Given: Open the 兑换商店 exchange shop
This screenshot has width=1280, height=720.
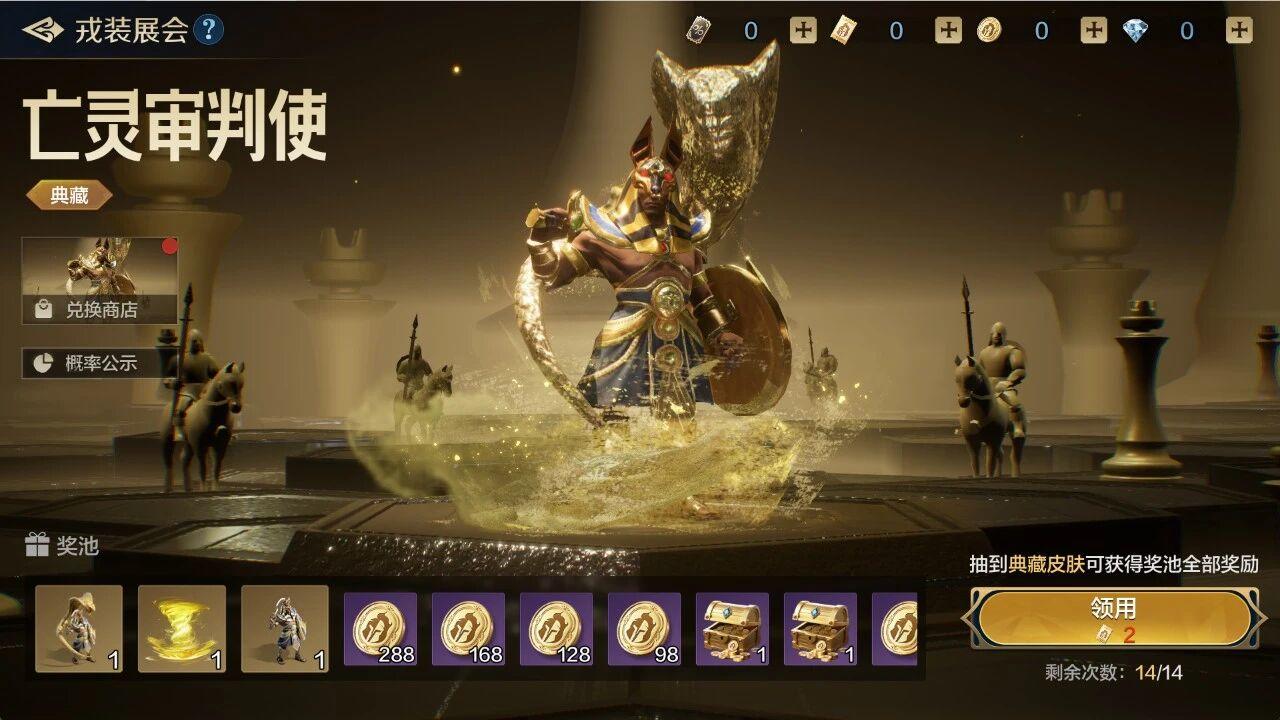Looking at the screenshot, I should (97, 309).
